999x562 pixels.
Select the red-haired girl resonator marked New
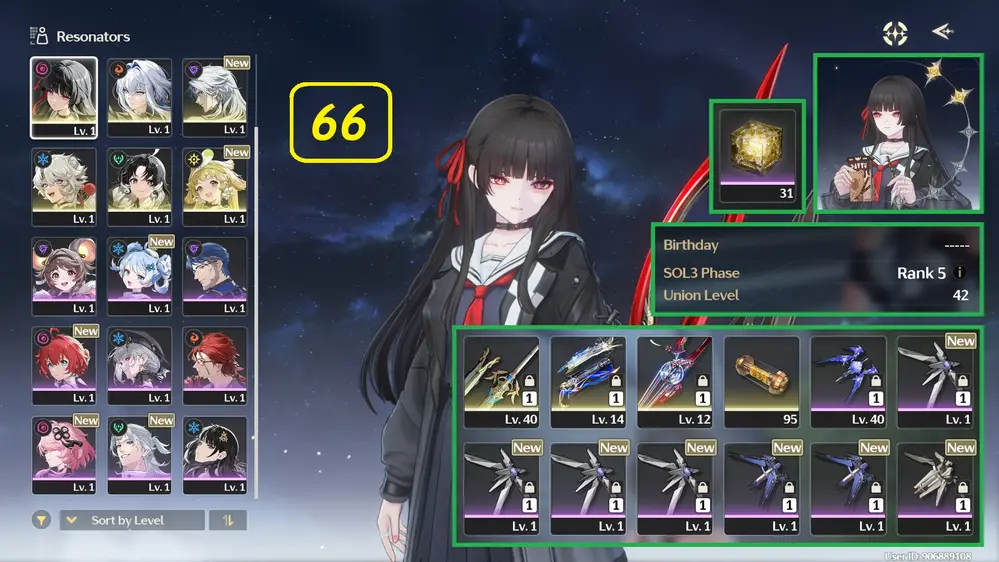[64, 365]
